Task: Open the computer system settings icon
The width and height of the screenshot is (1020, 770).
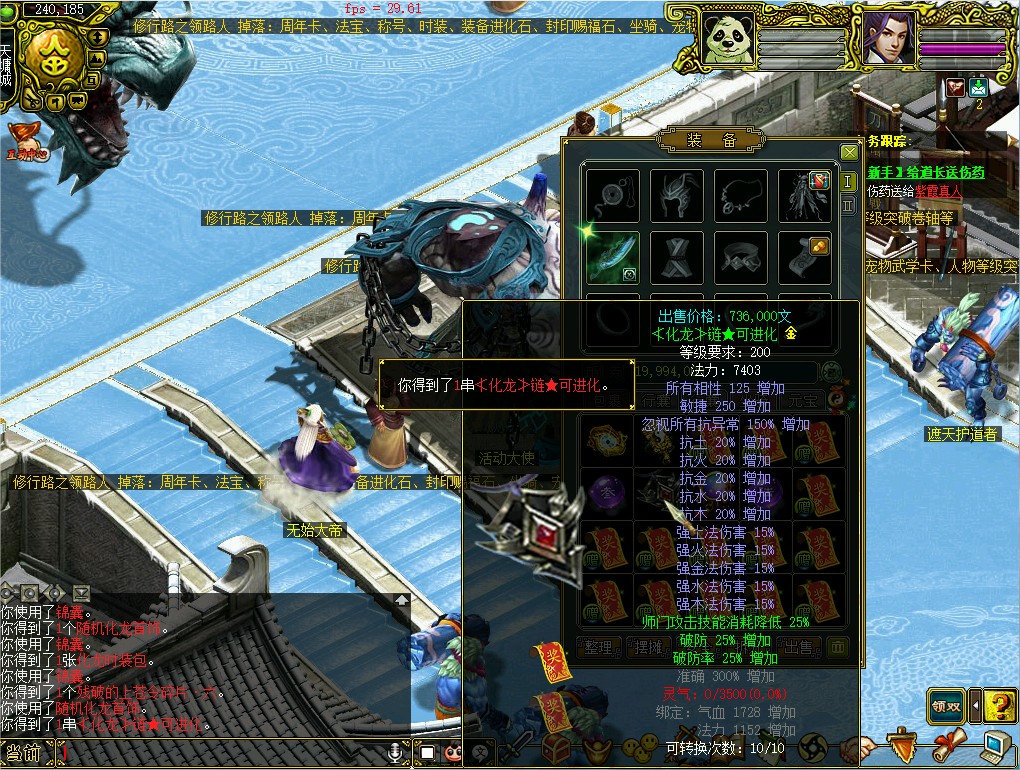Action: (996, 745)
